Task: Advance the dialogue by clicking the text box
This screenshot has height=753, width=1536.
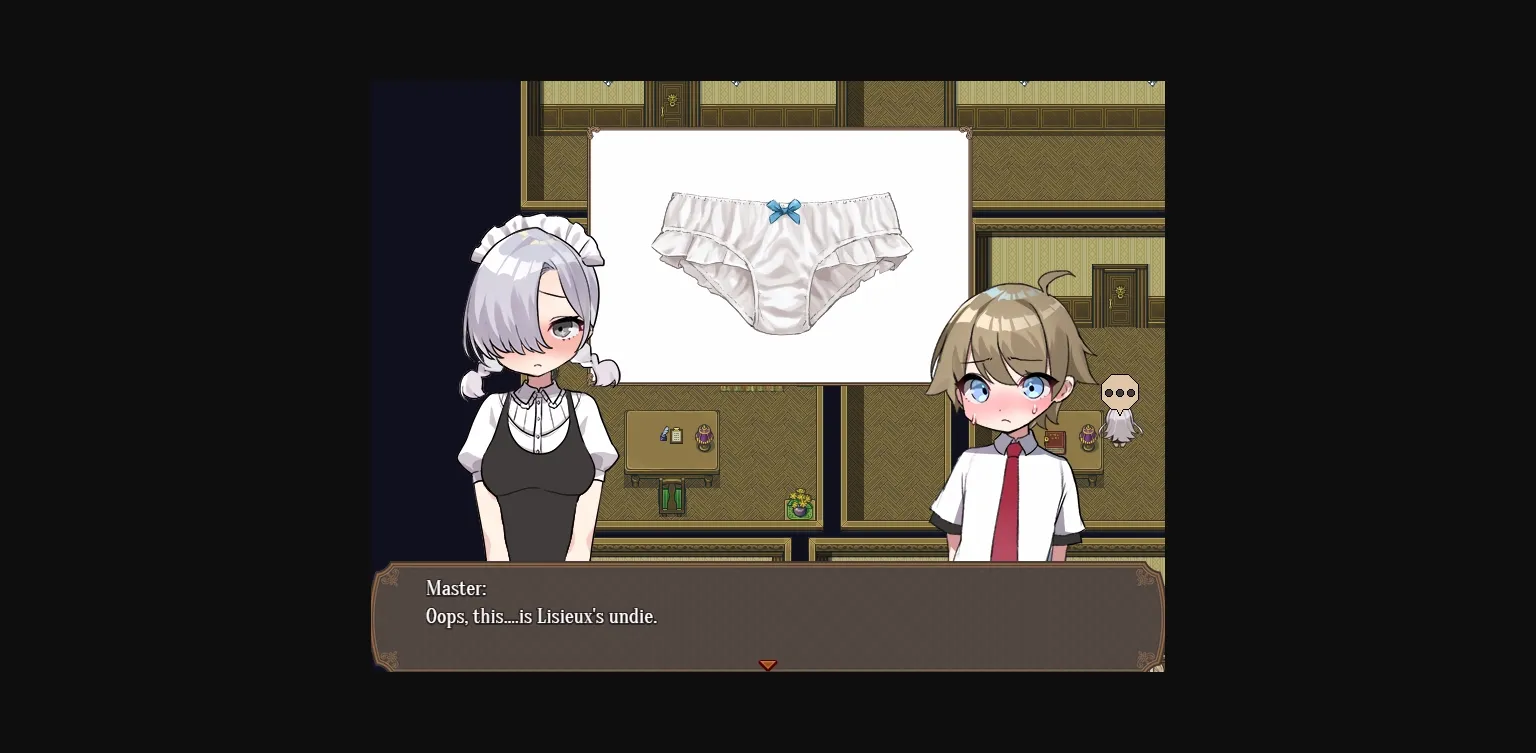Action: tap(768, 615)
